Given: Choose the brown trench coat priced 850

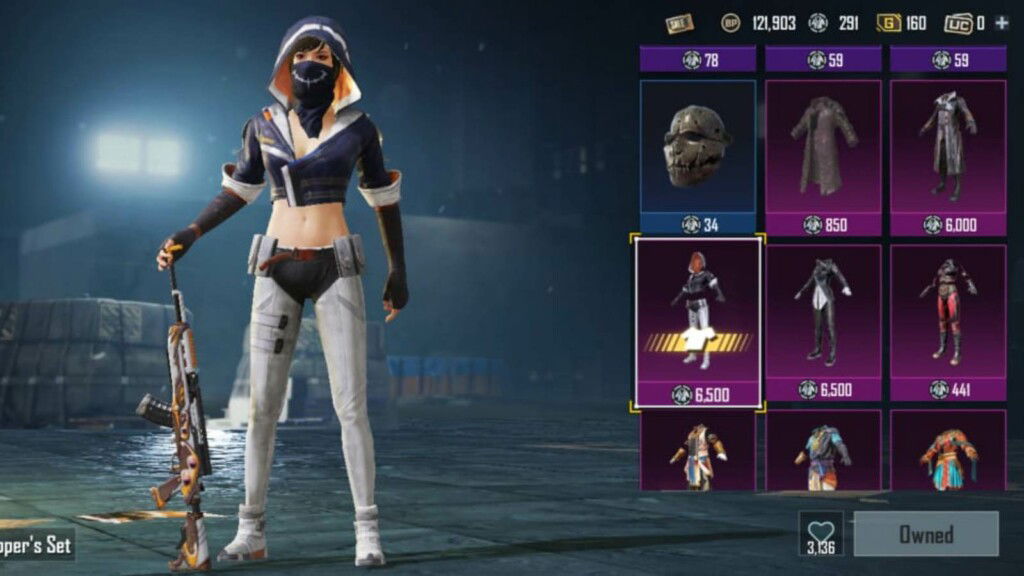Looking at the screenshot, I should pos(823,148).
